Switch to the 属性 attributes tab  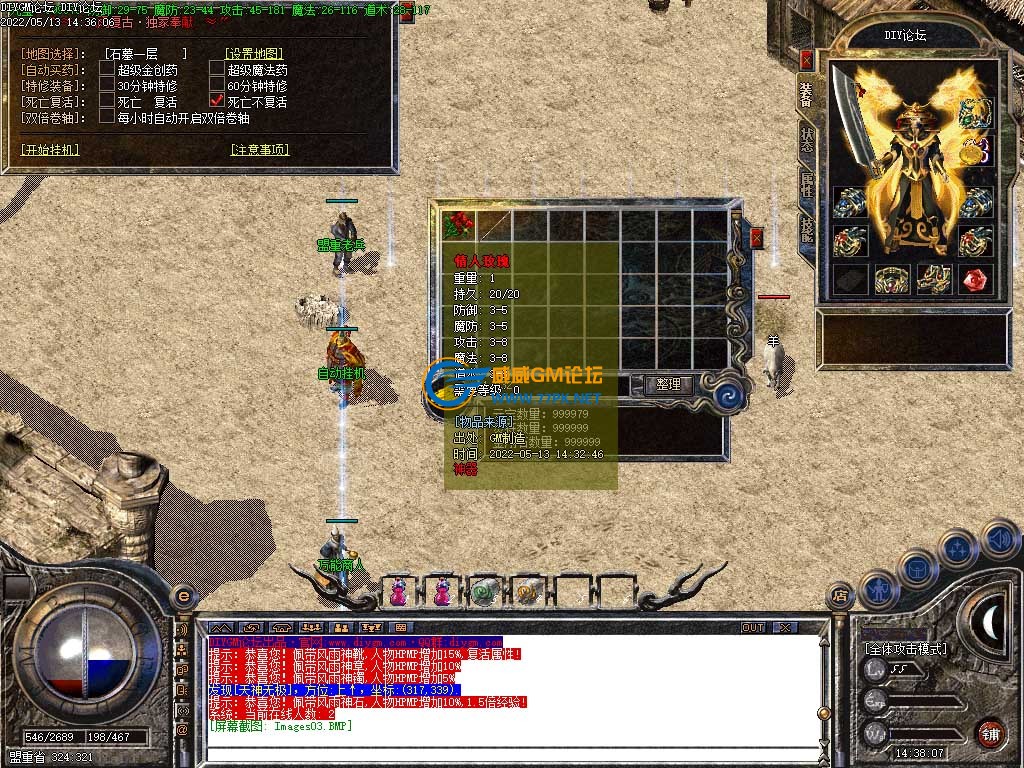(x=807, y=187)
